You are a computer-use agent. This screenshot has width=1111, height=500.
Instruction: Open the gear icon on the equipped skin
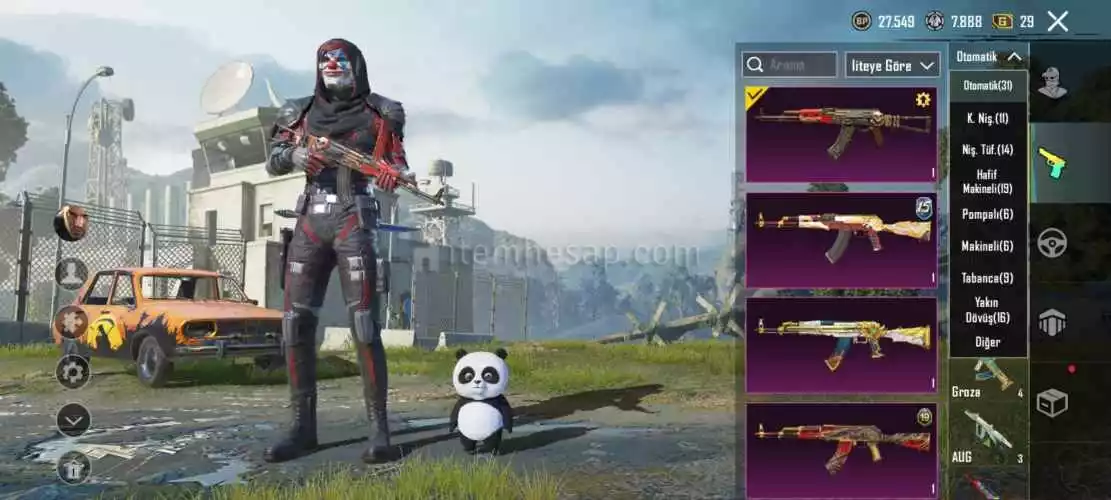pos(923,99)
